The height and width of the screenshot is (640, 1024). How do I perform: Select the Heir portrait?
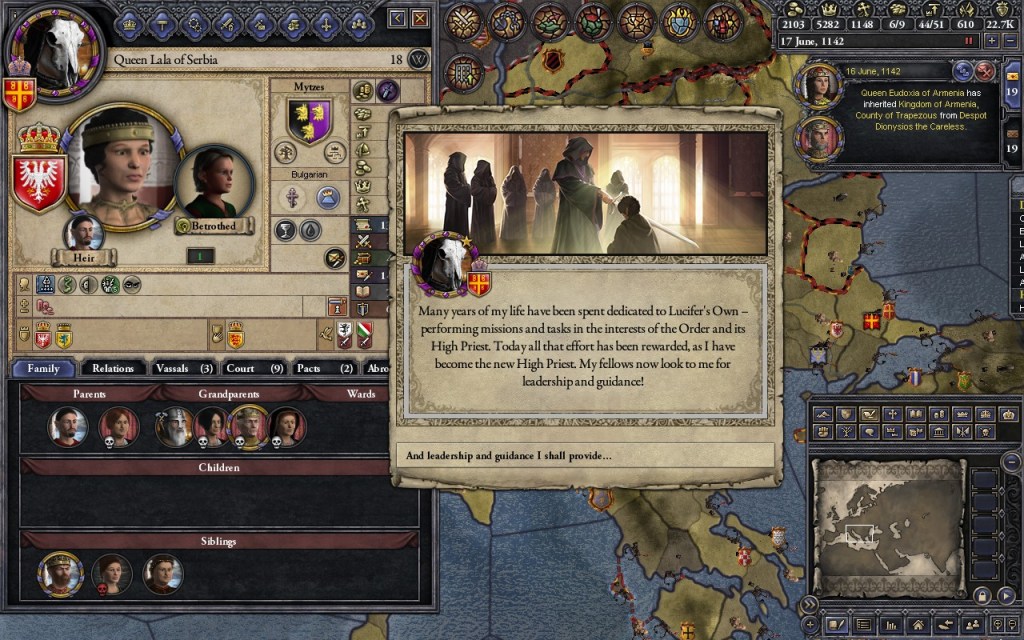[x=84, y=233]
